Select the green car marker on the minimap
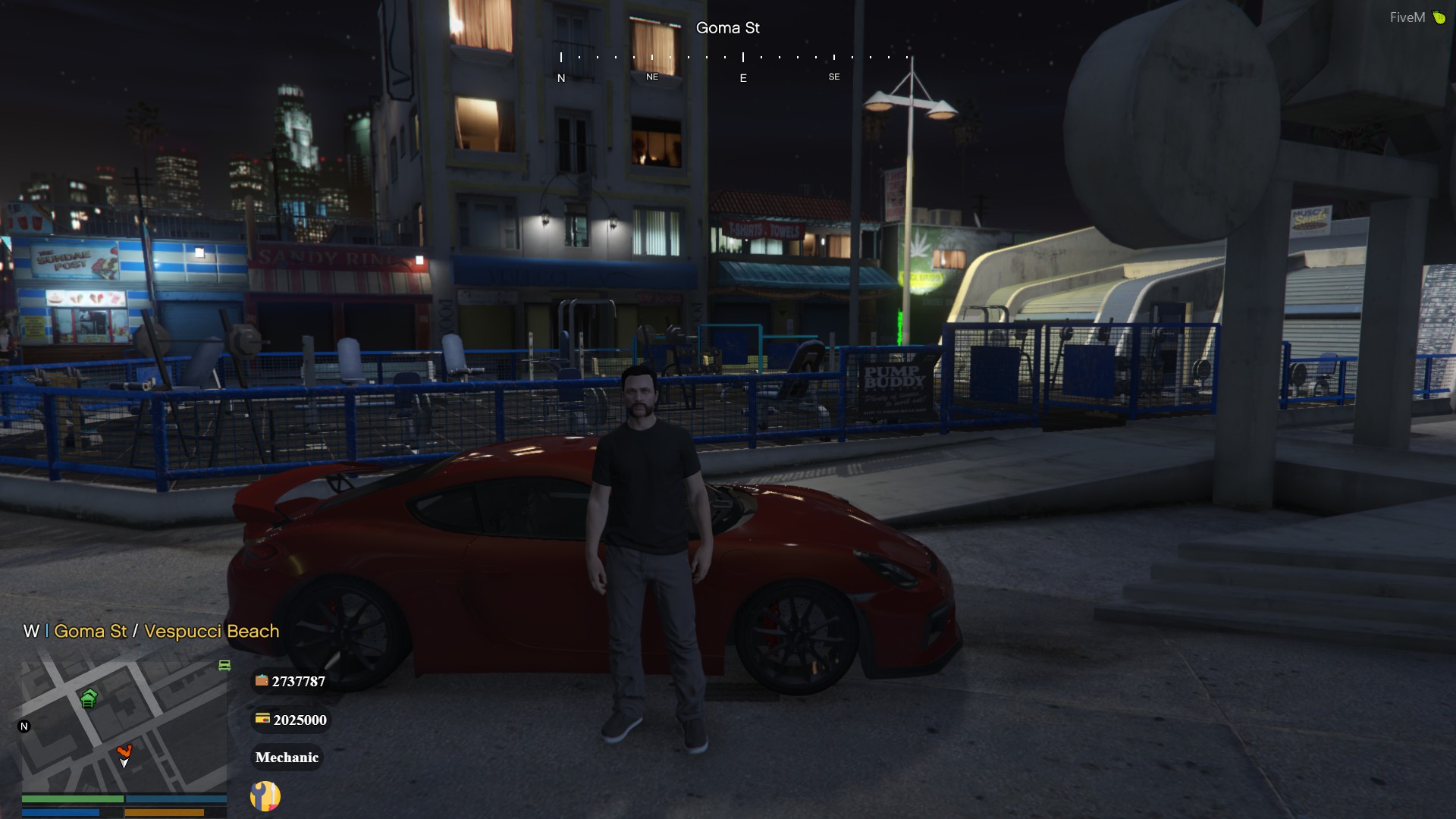This screenshot has height=819, width=1456. (x=224, y=665)
